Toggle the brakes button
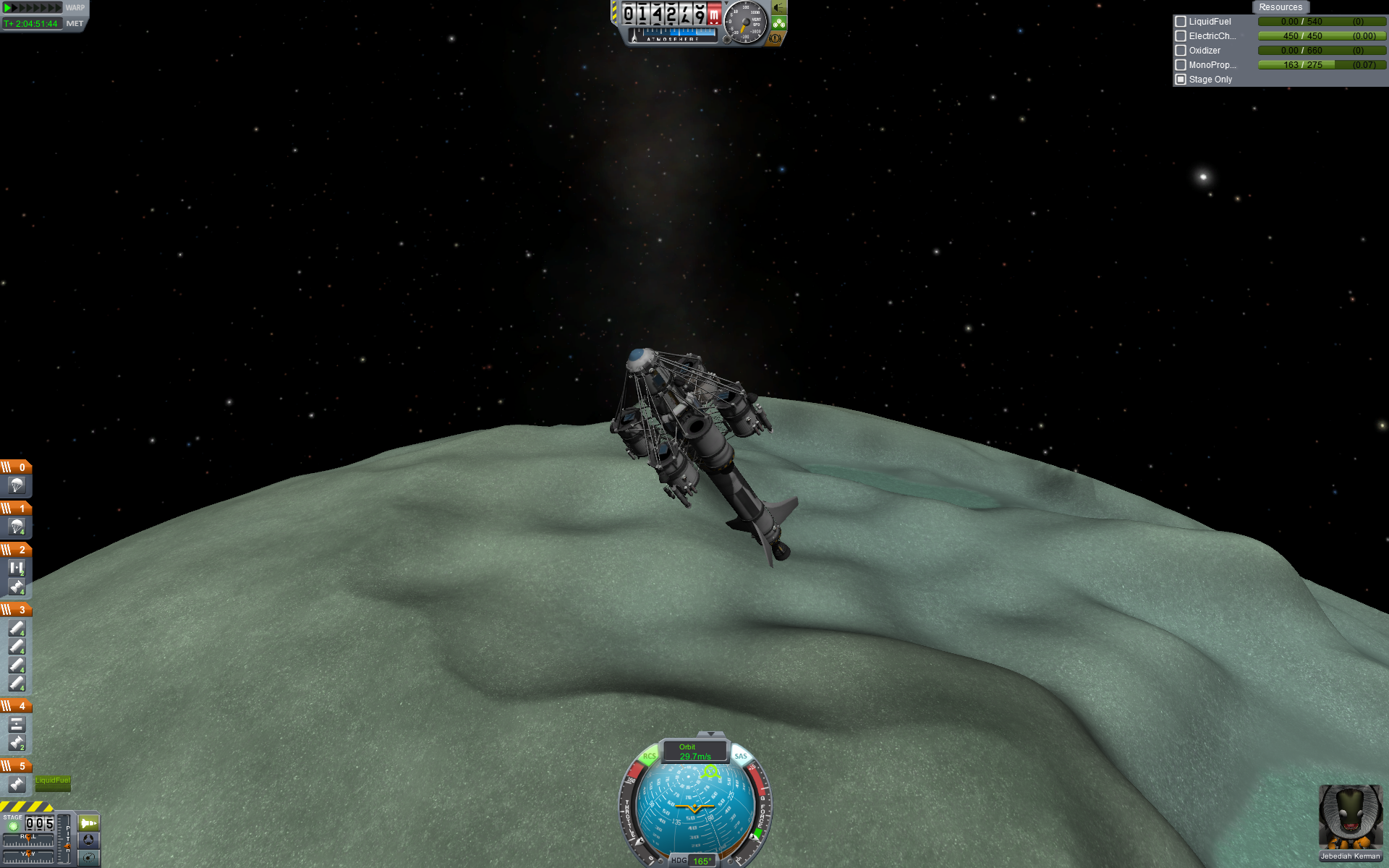The image size is (1389, 868). point(776,38)
